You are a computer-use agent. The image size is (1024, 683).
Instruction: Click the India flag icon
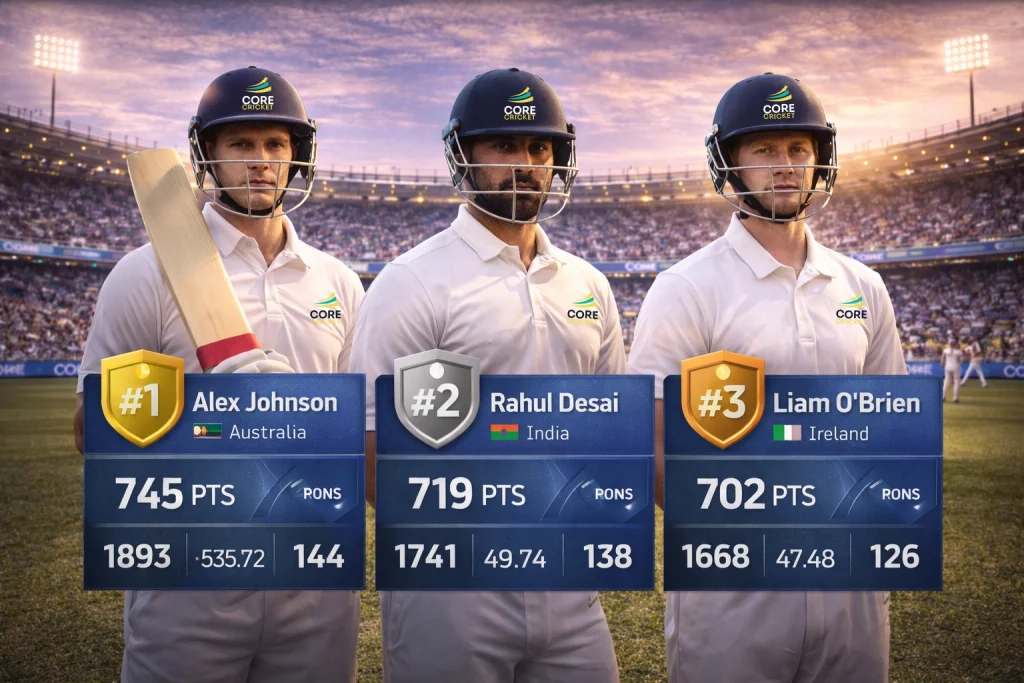[x=504, y=432]
